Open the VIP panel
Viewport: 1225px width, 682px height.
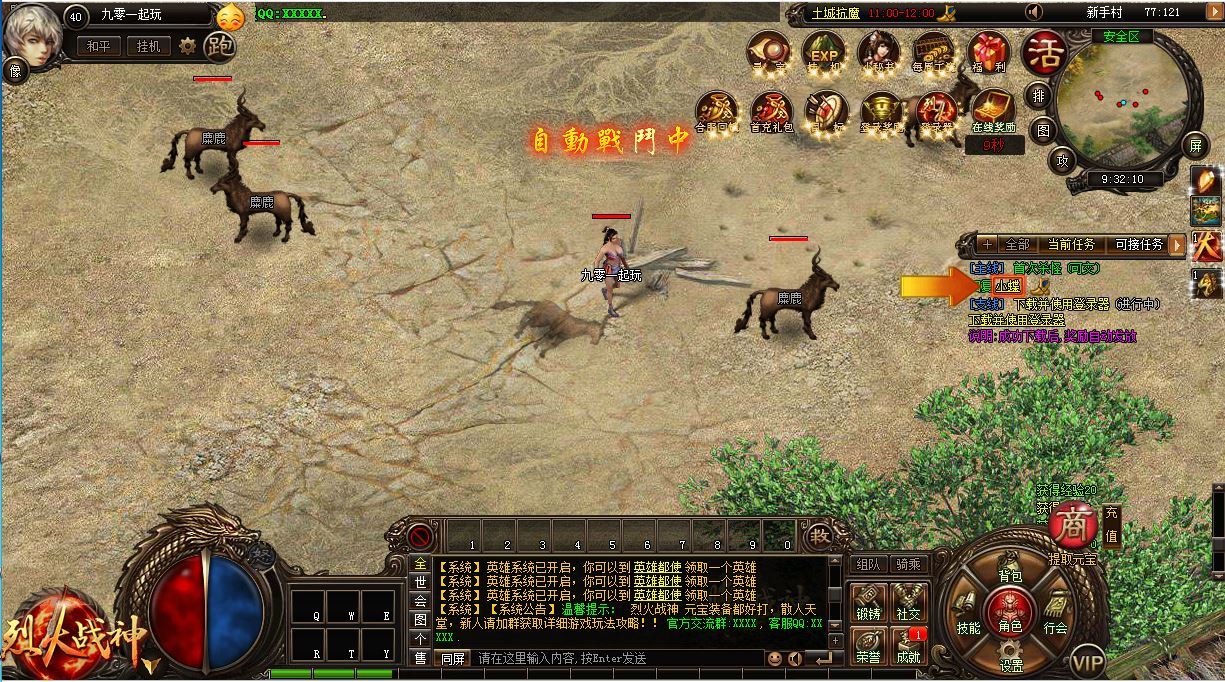tap(1087, 661)
